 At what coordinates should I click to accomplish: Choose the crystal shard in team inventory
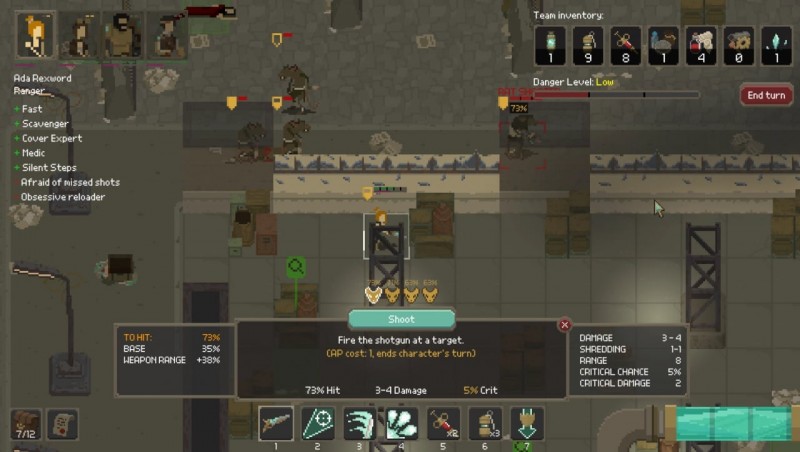coord(776,45)
